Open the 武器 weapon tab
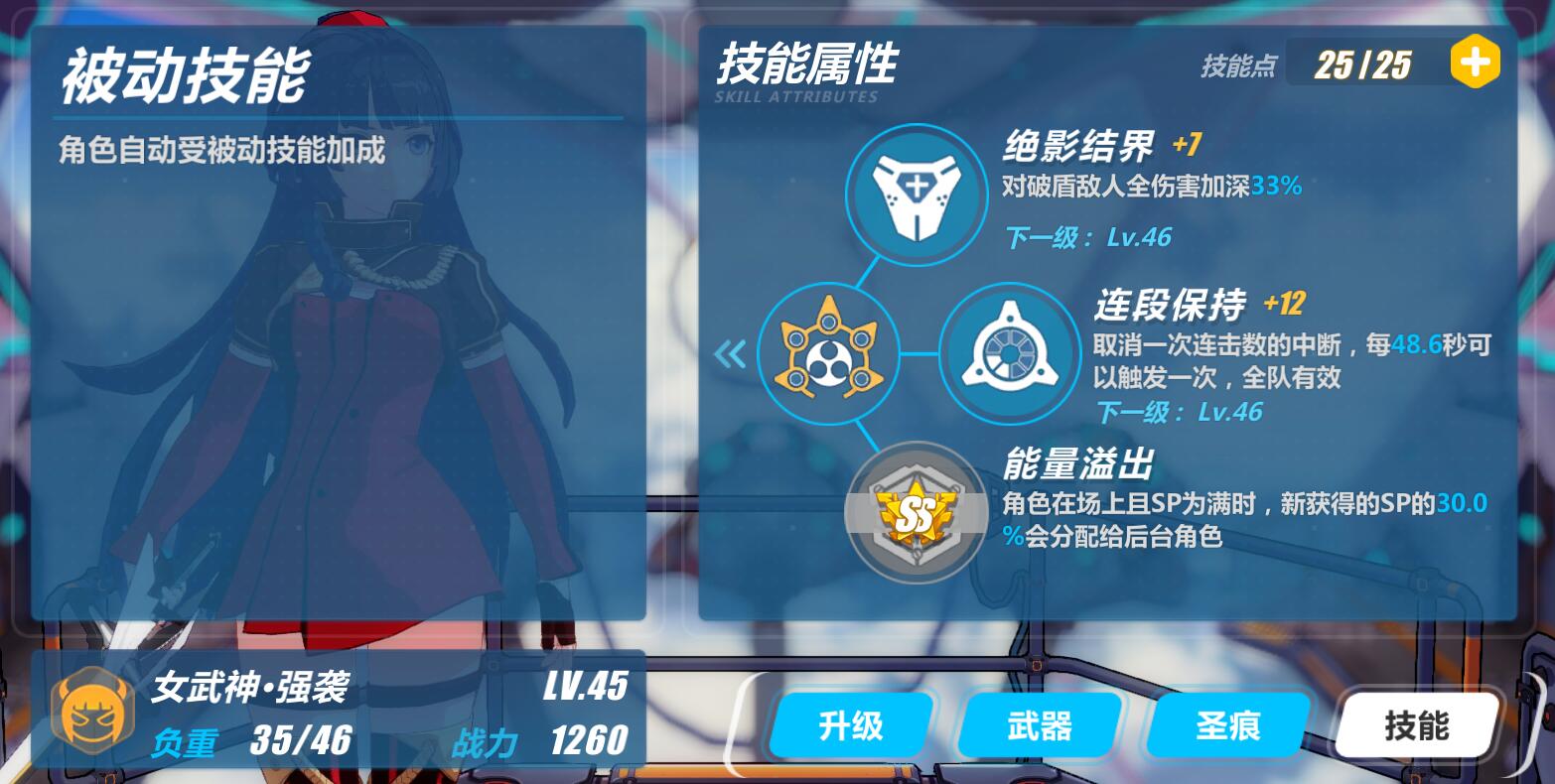This screenshot has width=1555, height=784. (1039, 725)
